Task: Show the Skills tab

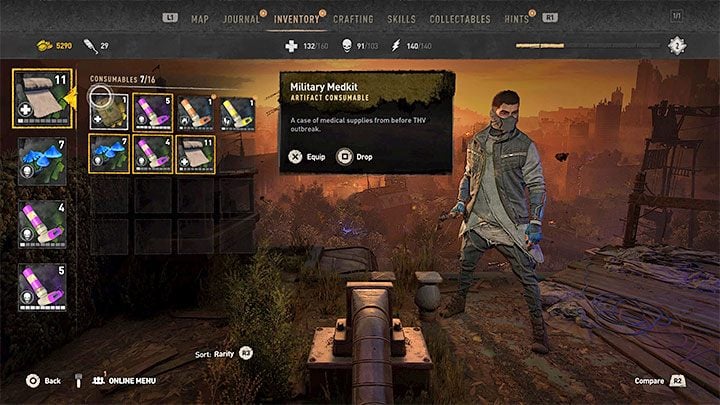Action: [401, 19]
